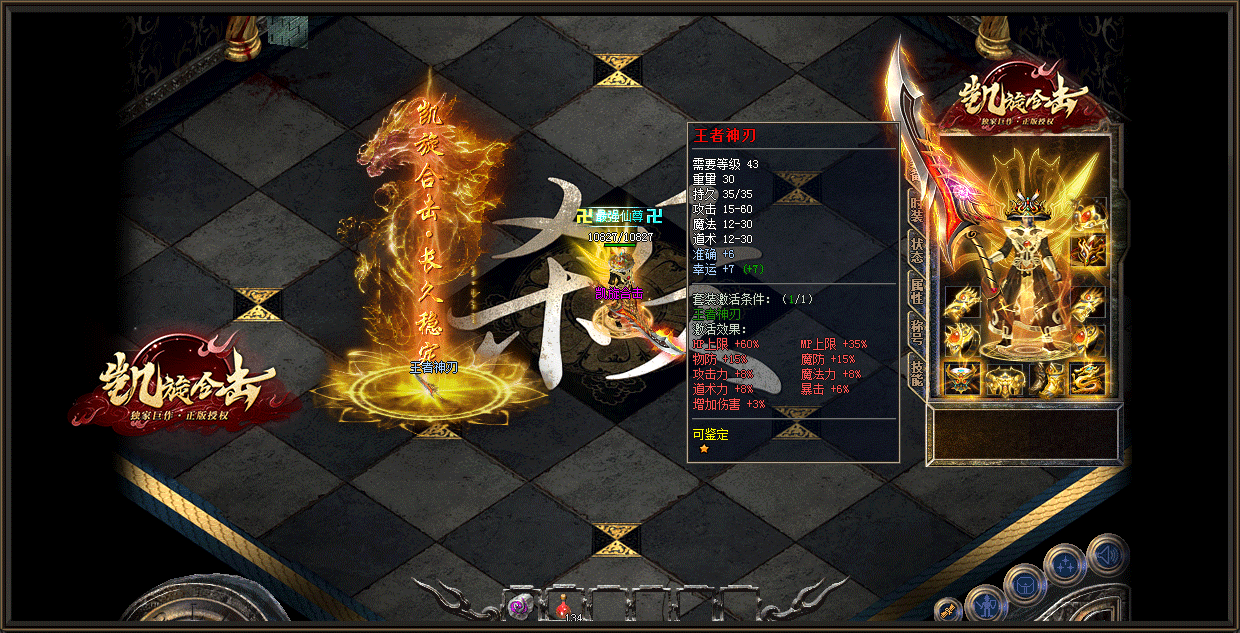Select the golden dragon charm equipment slot
This screenshot has height=633, width=1240.
click(x=1089, y=378)
